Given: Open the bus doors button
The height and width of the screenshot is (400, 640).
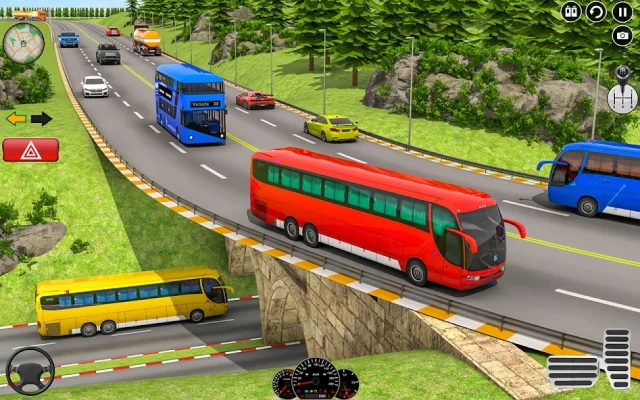Looking at the screenshot, I should click(x=571, y=12).
